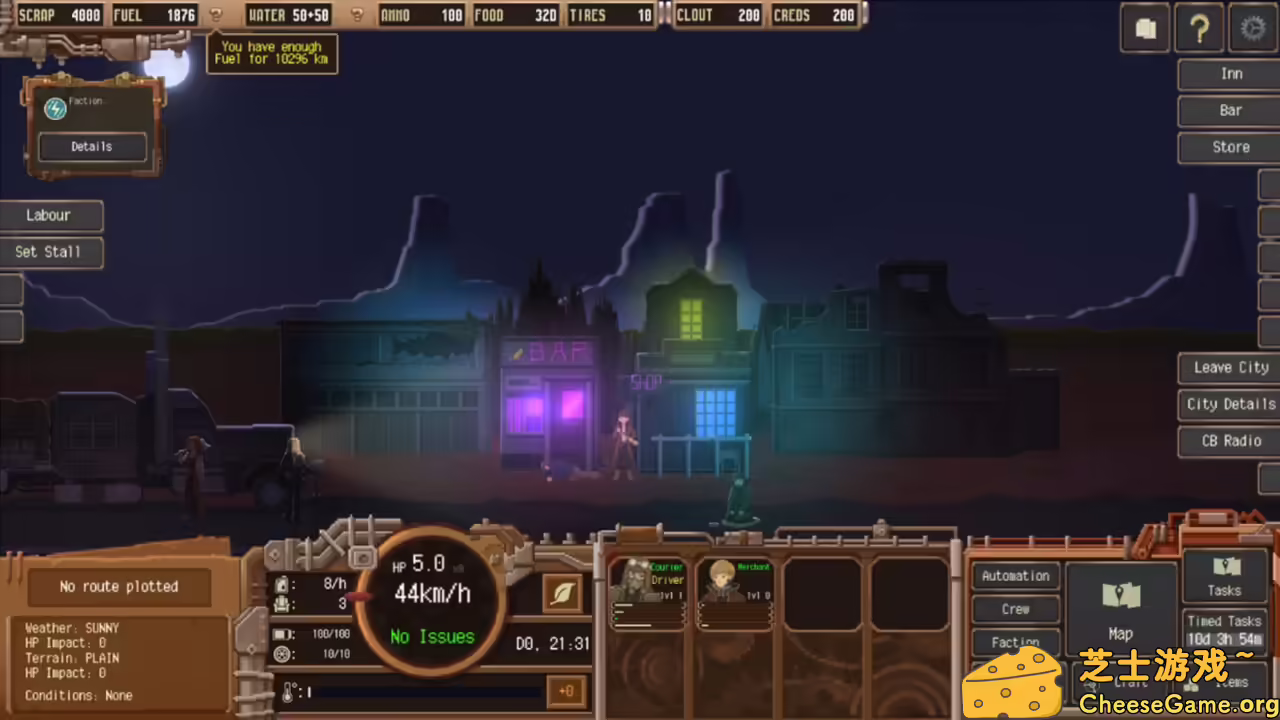Open the settings gear icon
The height and width of the screenshot is (720, 1280).
click(1253, 28)
